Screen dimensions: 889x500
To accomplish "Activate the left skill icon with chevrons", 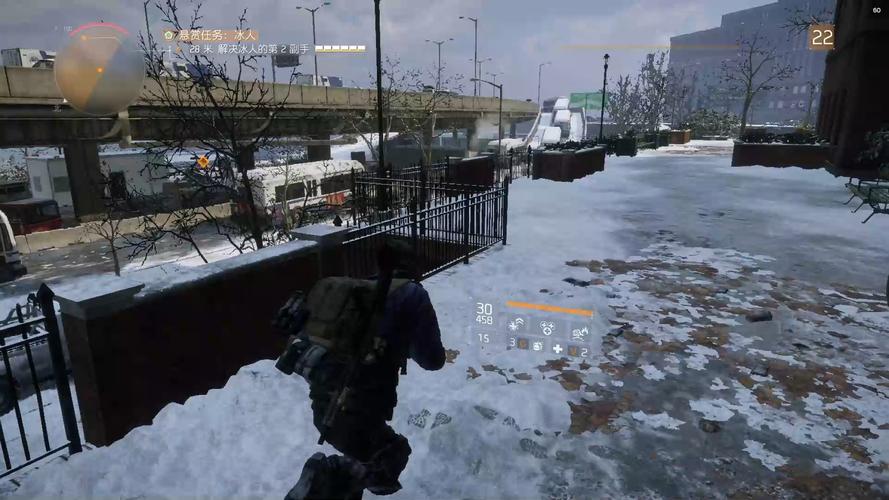I will [x=516, y=325].
